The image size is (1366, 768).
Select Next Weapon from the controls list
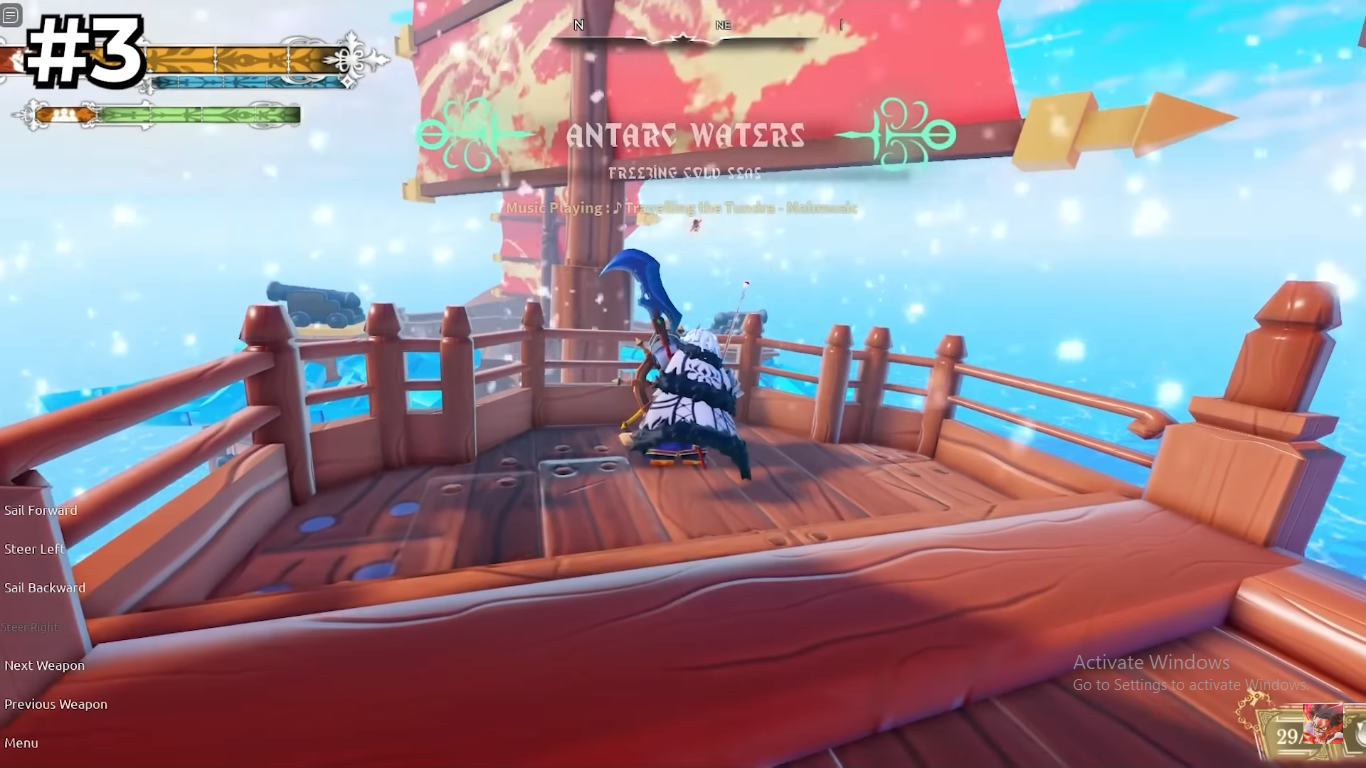pyautogui.click(x=45, y=665)
